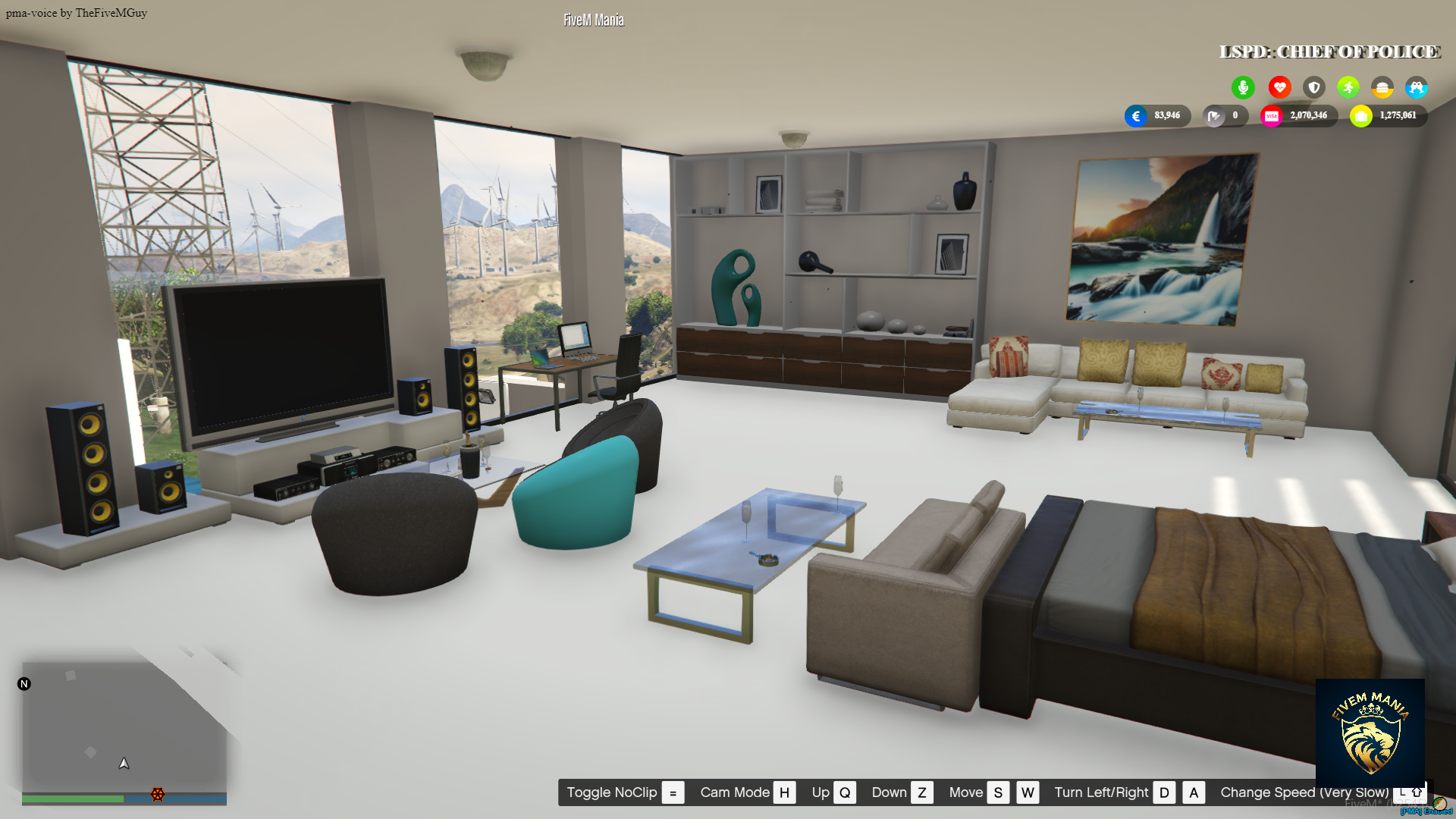The height and width of the screenshot is (819, 1456).
Task: Click the cocktail glasses thirst icon
Action: point(1417,86)
